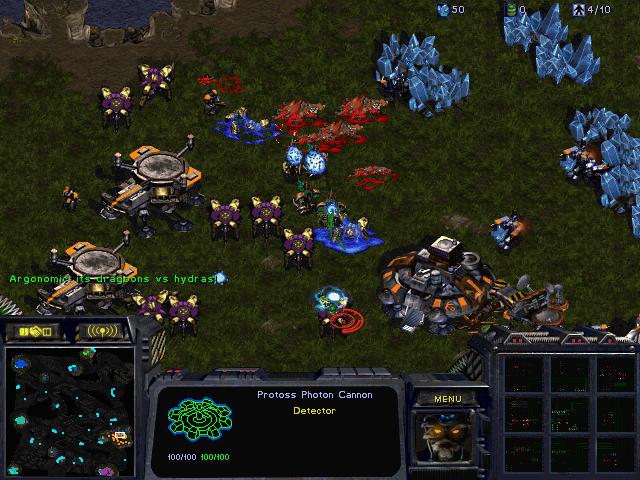Open the game MENU
Screen dimensions: 640x480
pyautogui.click(x=447, y=398)
